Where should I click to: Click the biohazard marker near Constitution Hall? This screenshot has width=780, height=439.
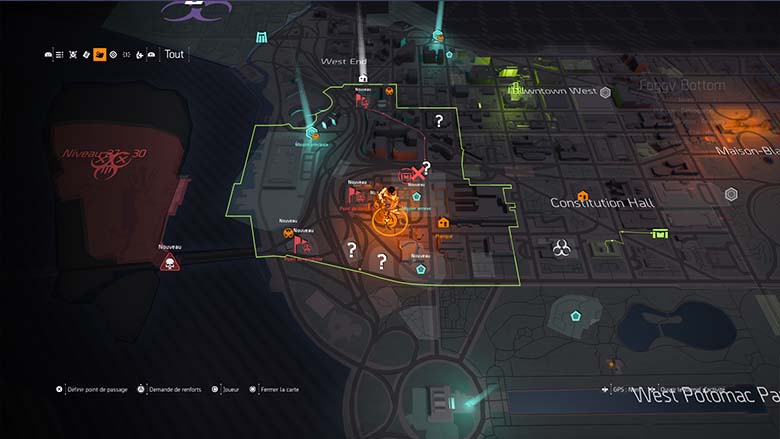coord(562,248)
